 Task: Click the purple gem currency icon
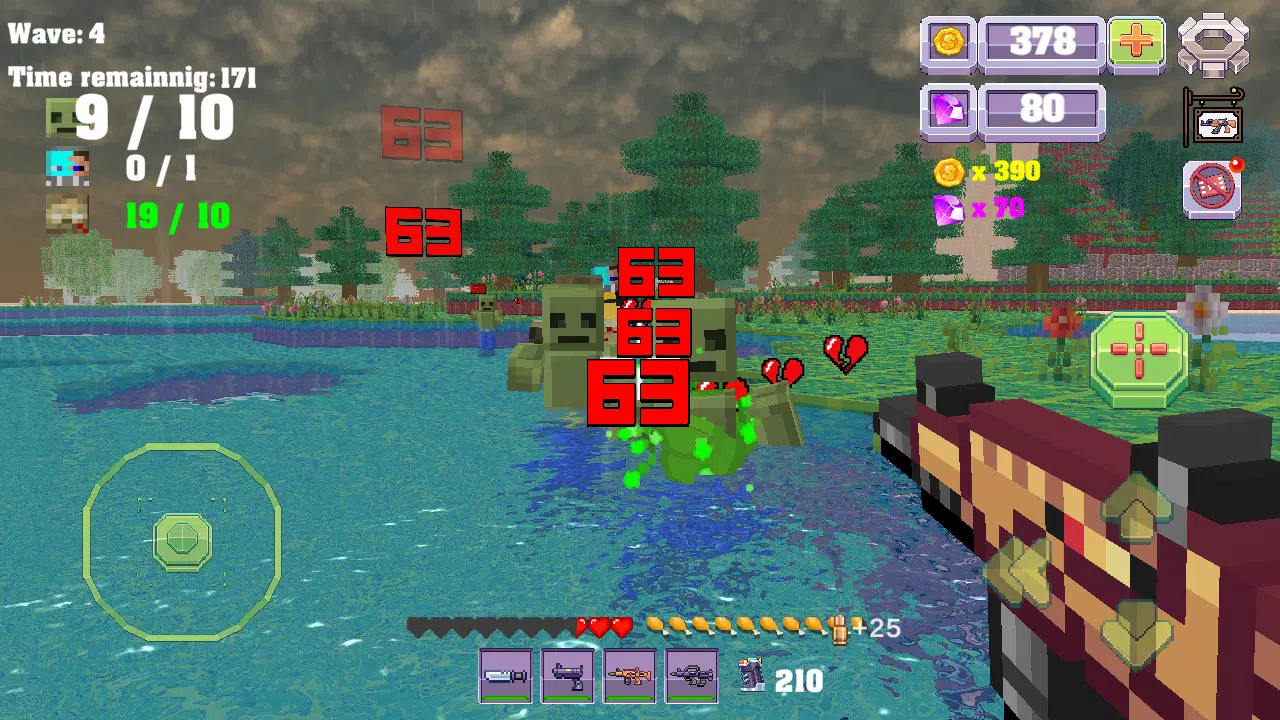pyautogui.click(x=948, y=109)
